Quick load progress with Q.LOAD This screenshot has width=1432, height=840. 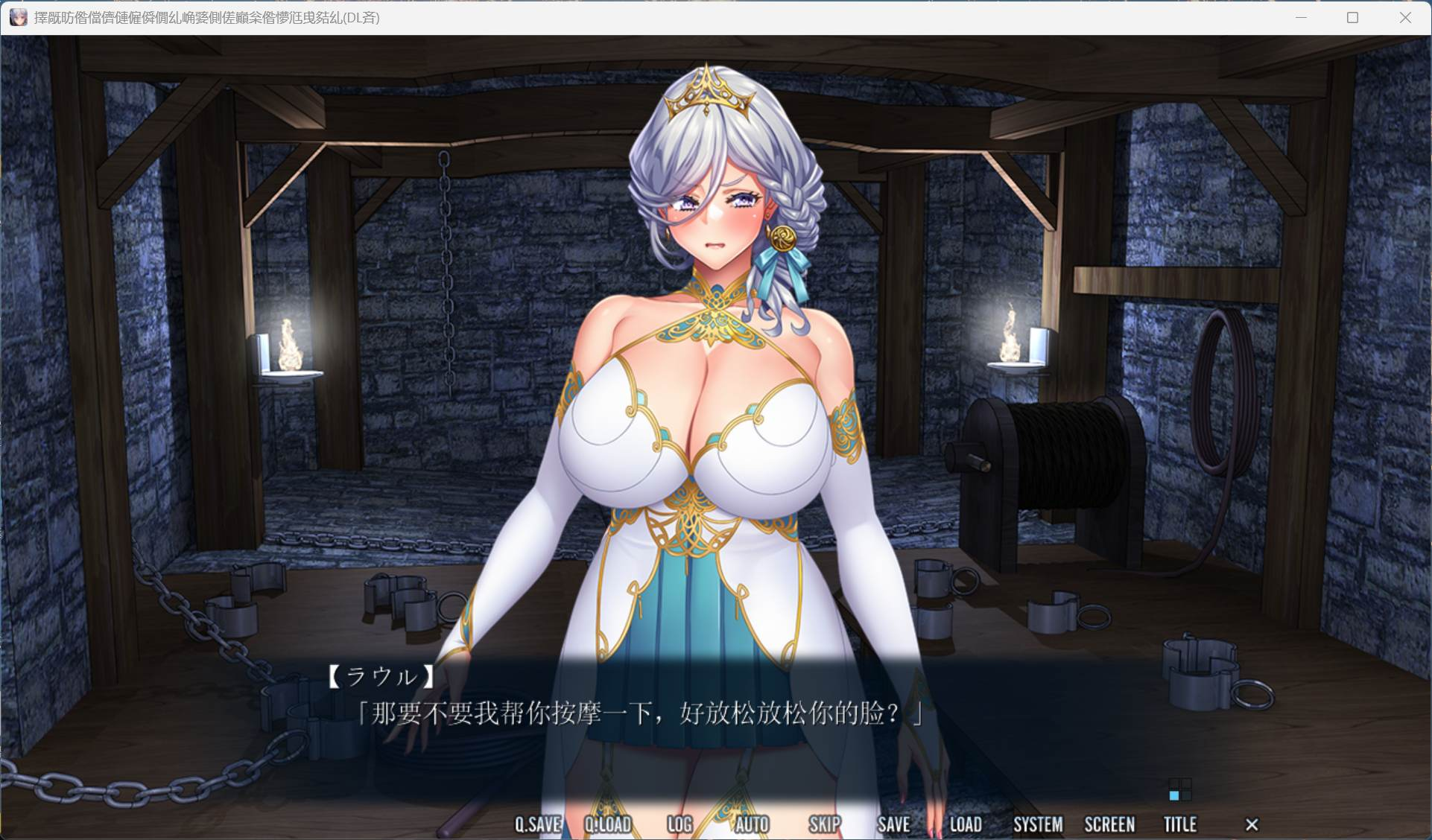click(x=609, y=824)
